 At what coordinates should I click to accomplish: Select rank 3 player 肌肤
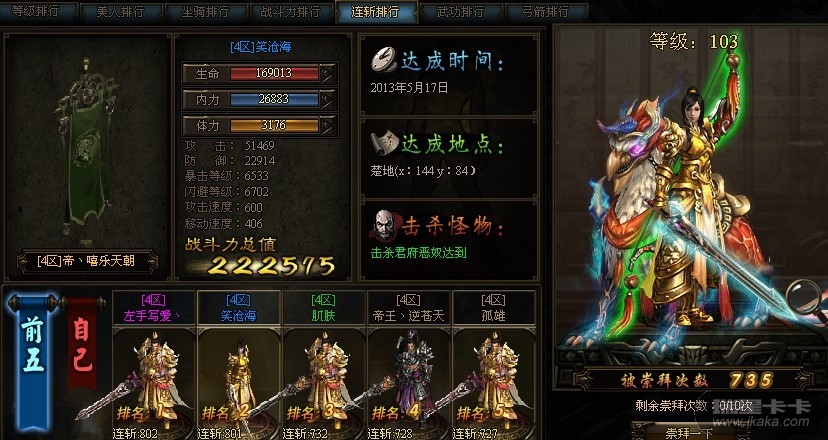[323, 365]
